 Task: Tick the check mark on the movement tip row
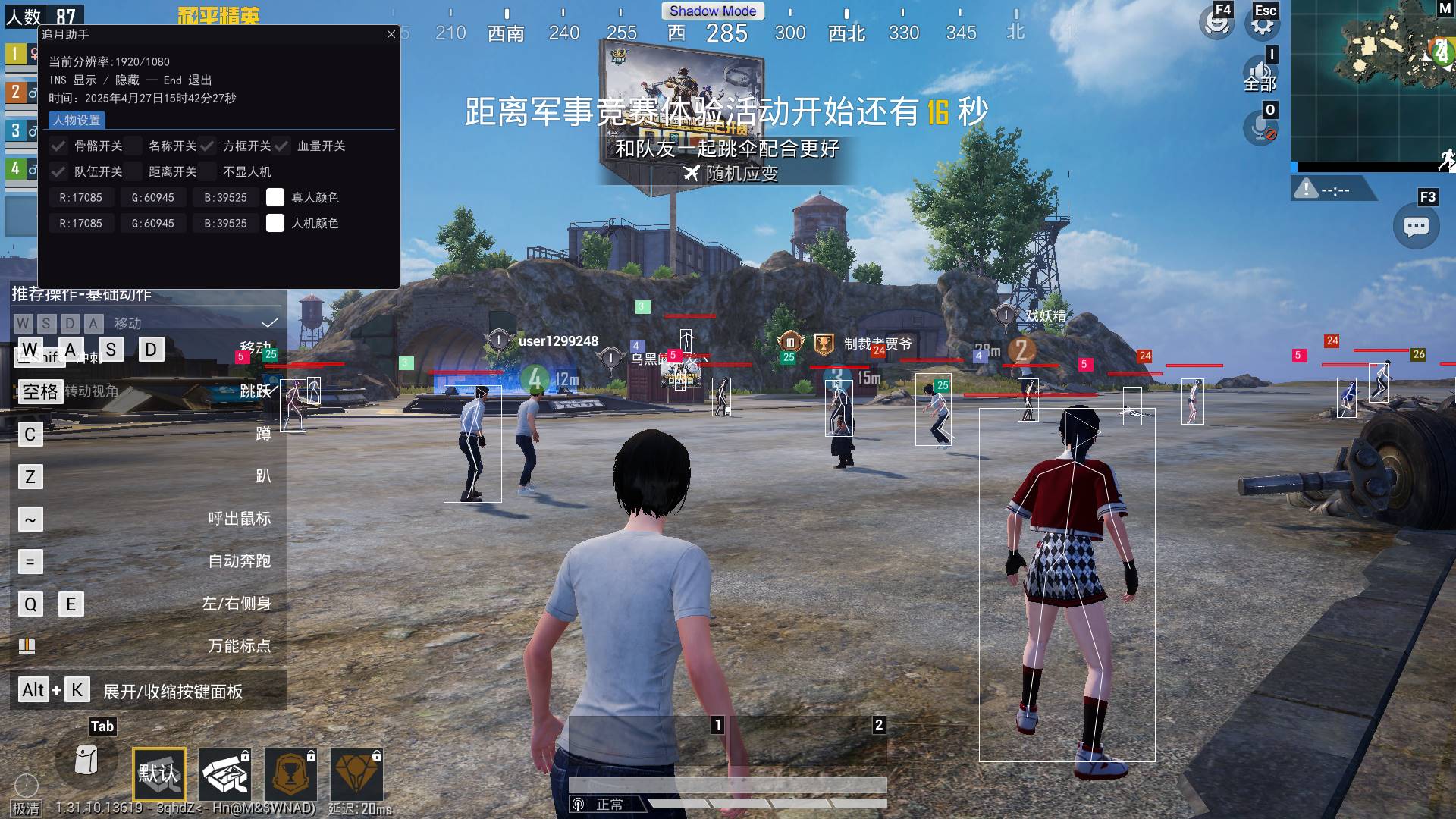(x=270, y=323)
